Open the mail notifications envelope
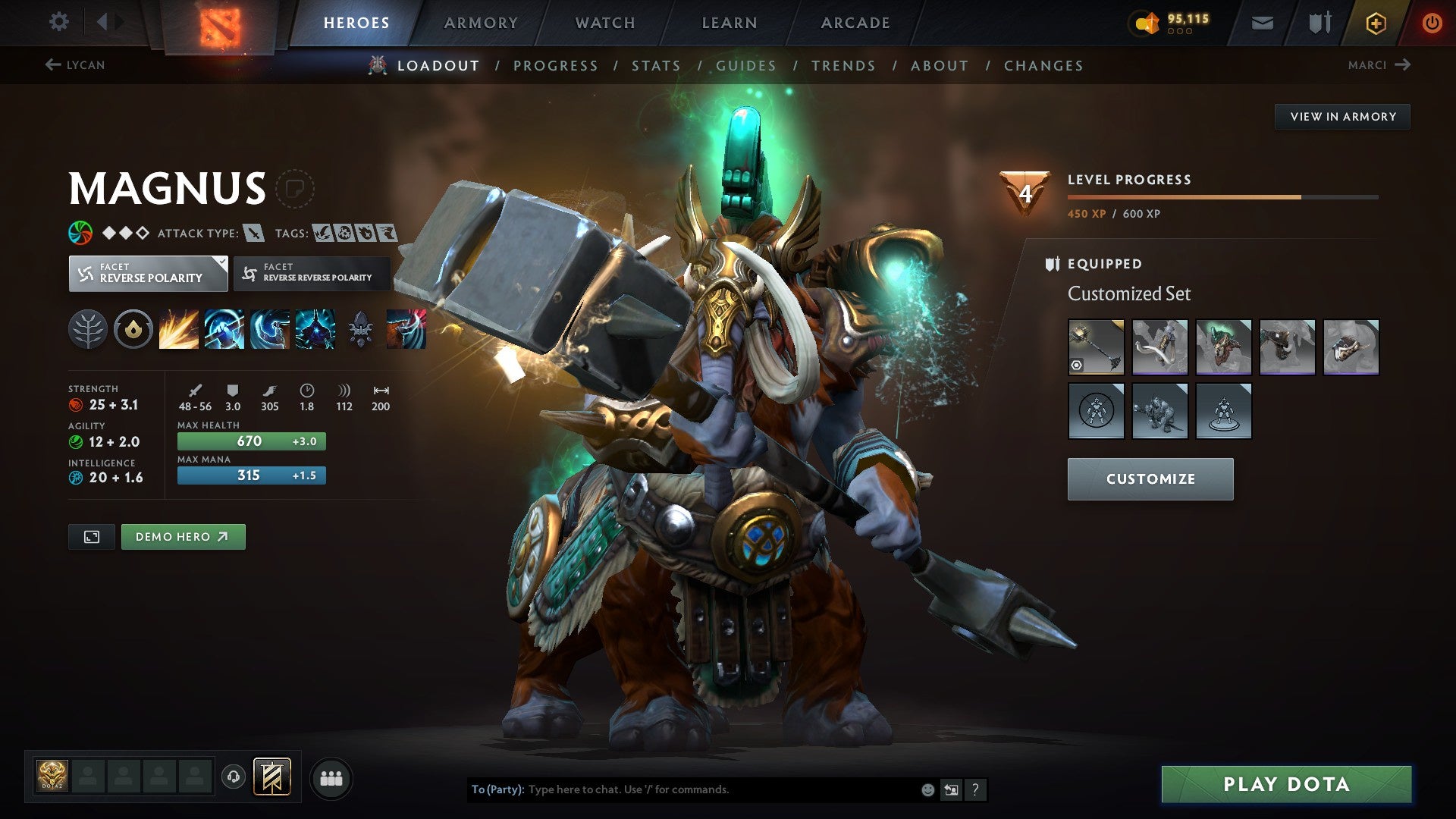Viewport: 1456px width, 819px height. coord(1263,22)
